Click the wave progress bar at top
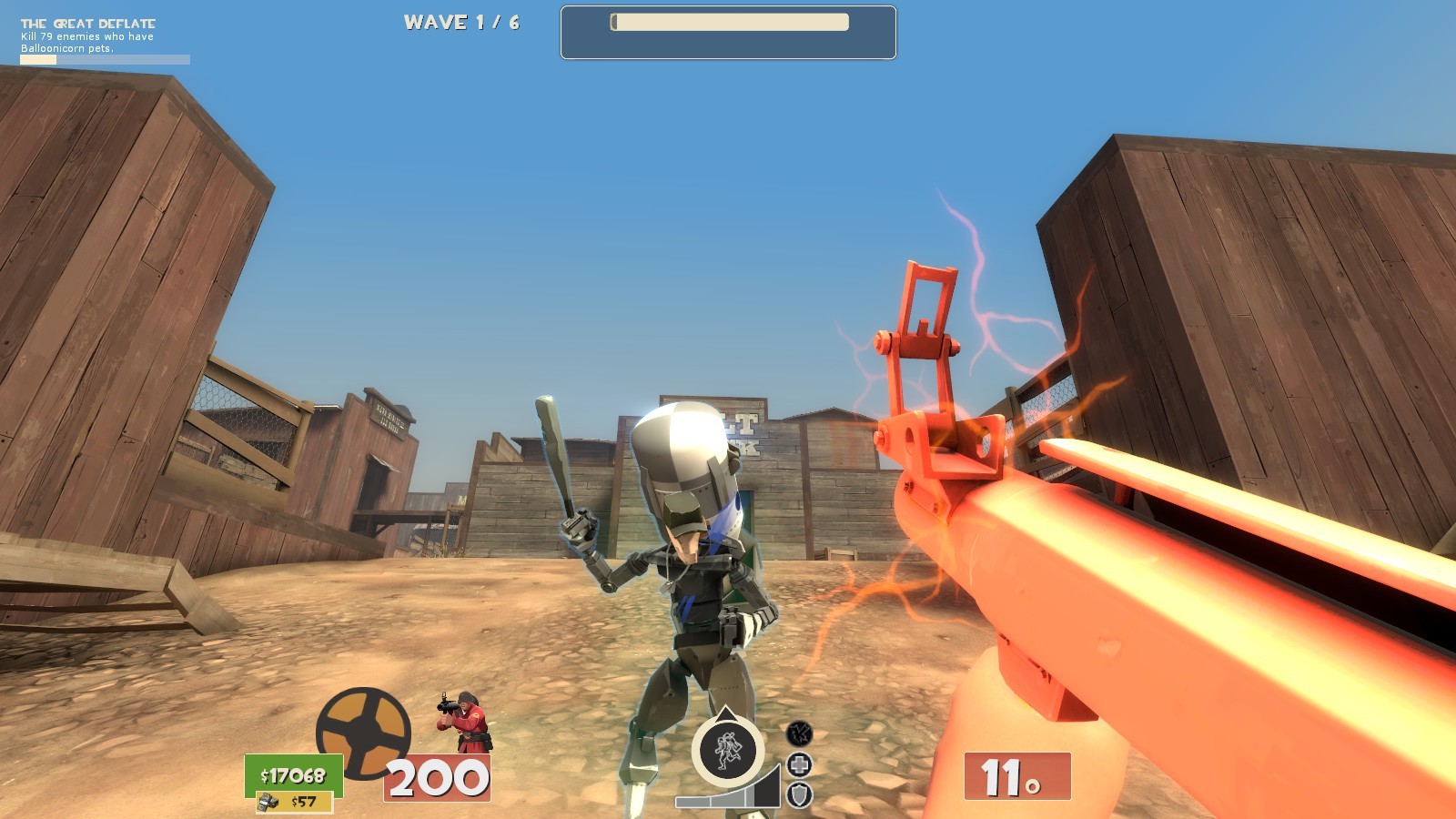This screenshot has width=1456, height=819. point(728,23)
